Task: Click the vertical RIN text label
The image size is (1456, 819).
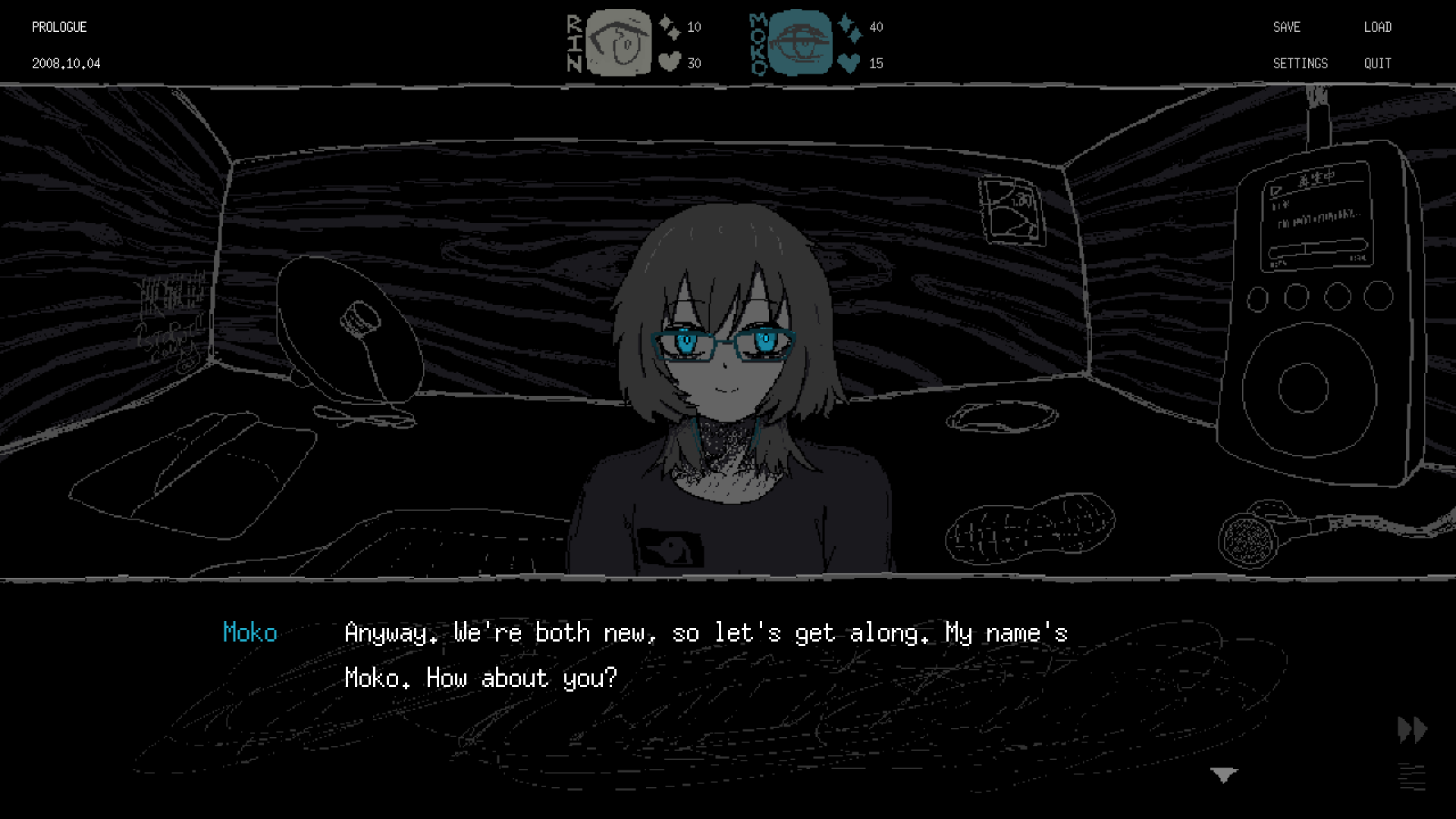Action: pyautogui.click(x=575, y=42)
